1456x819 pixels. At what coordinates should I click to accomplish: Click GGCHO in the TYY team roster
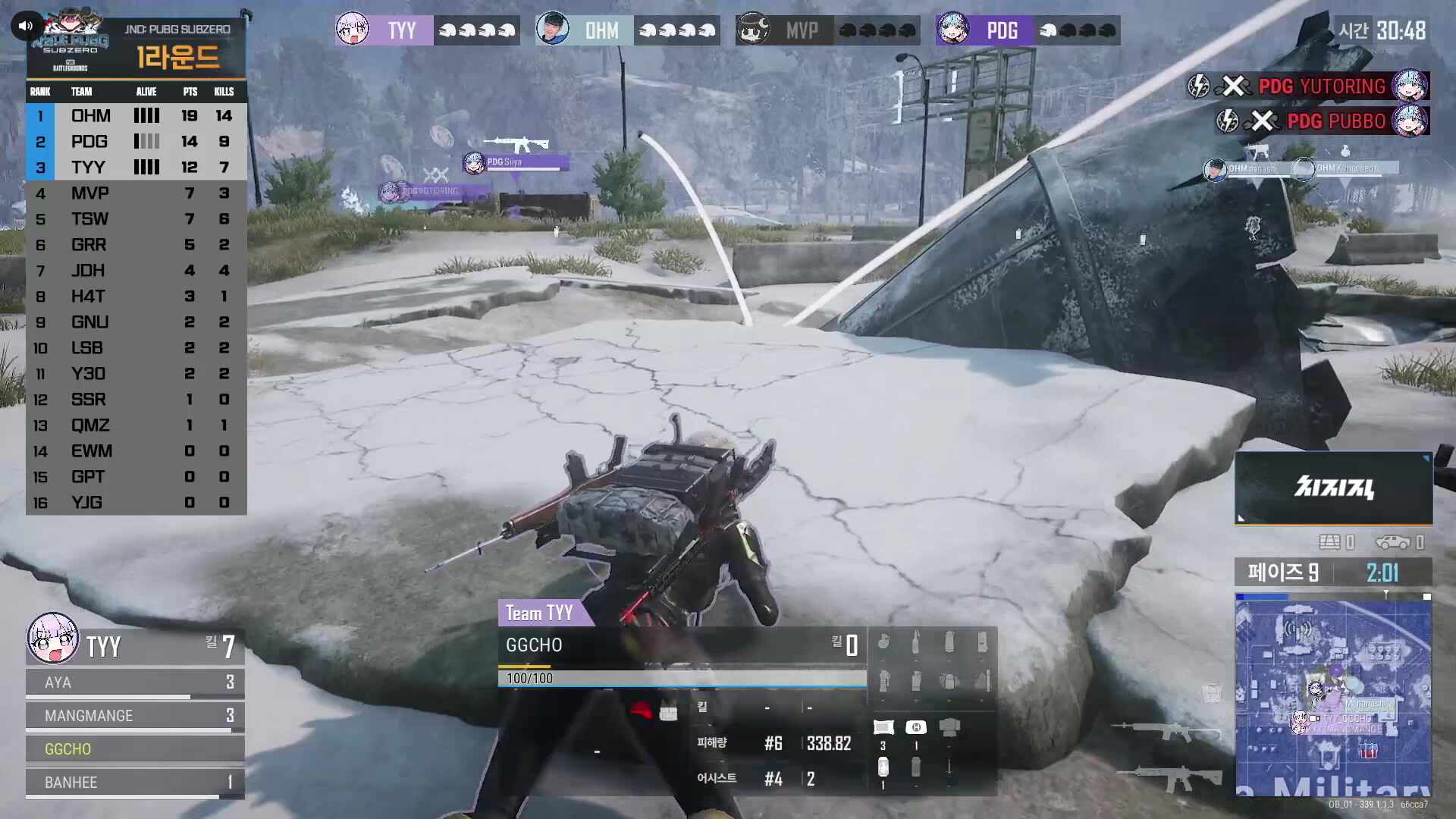[x=68, y=748]
